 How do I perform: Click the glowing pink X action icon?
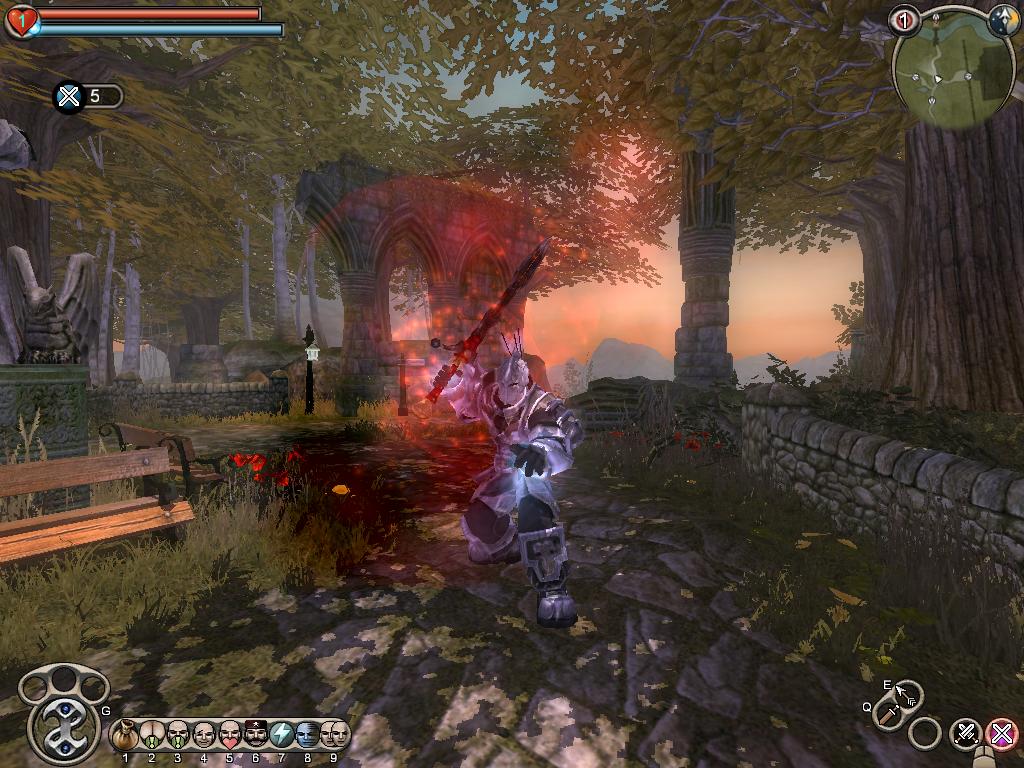[1001, 733]
